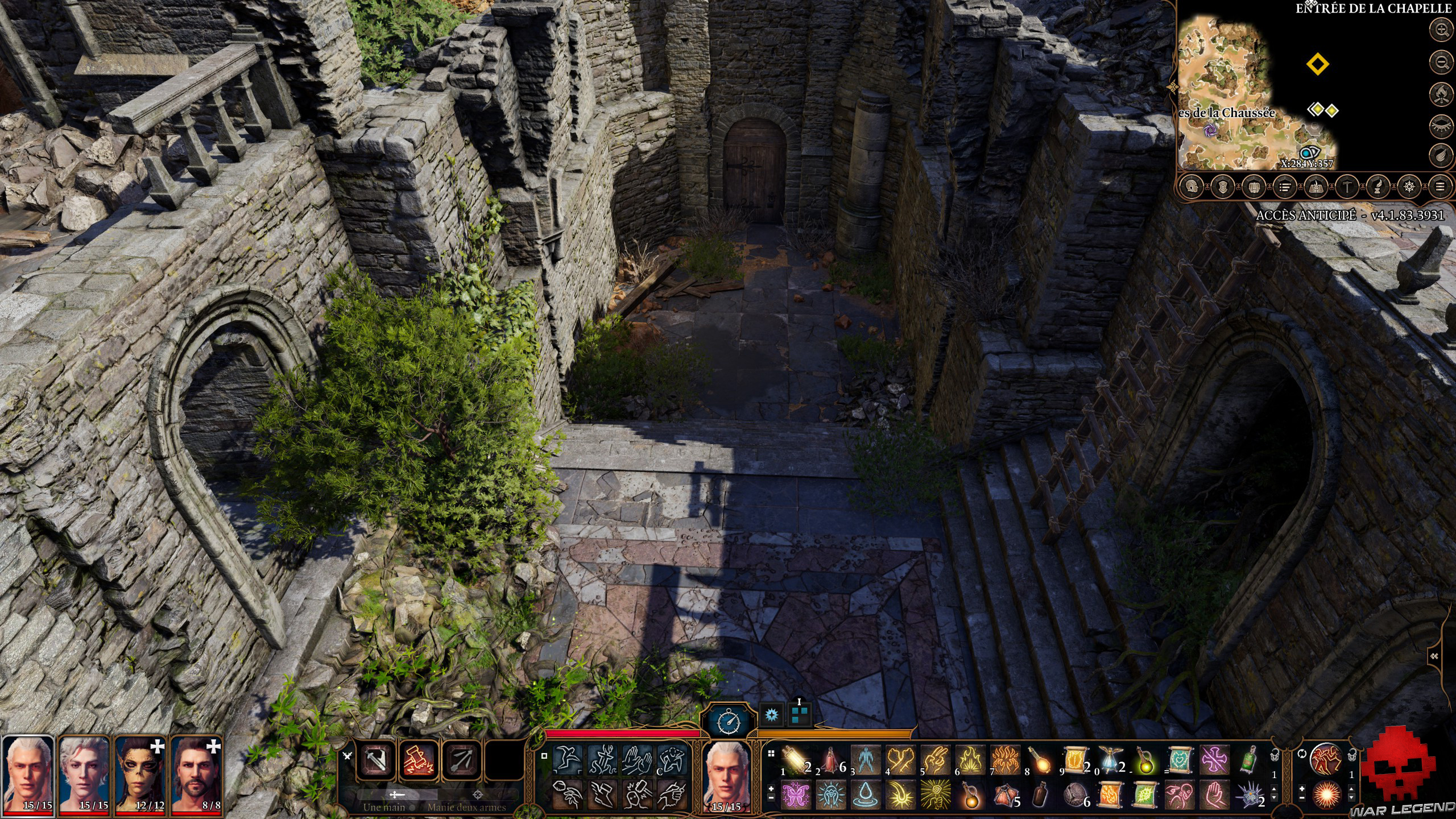Activate the Shove hands action icon
Viewport: 1456px width, 819px height.
point(638,759)
